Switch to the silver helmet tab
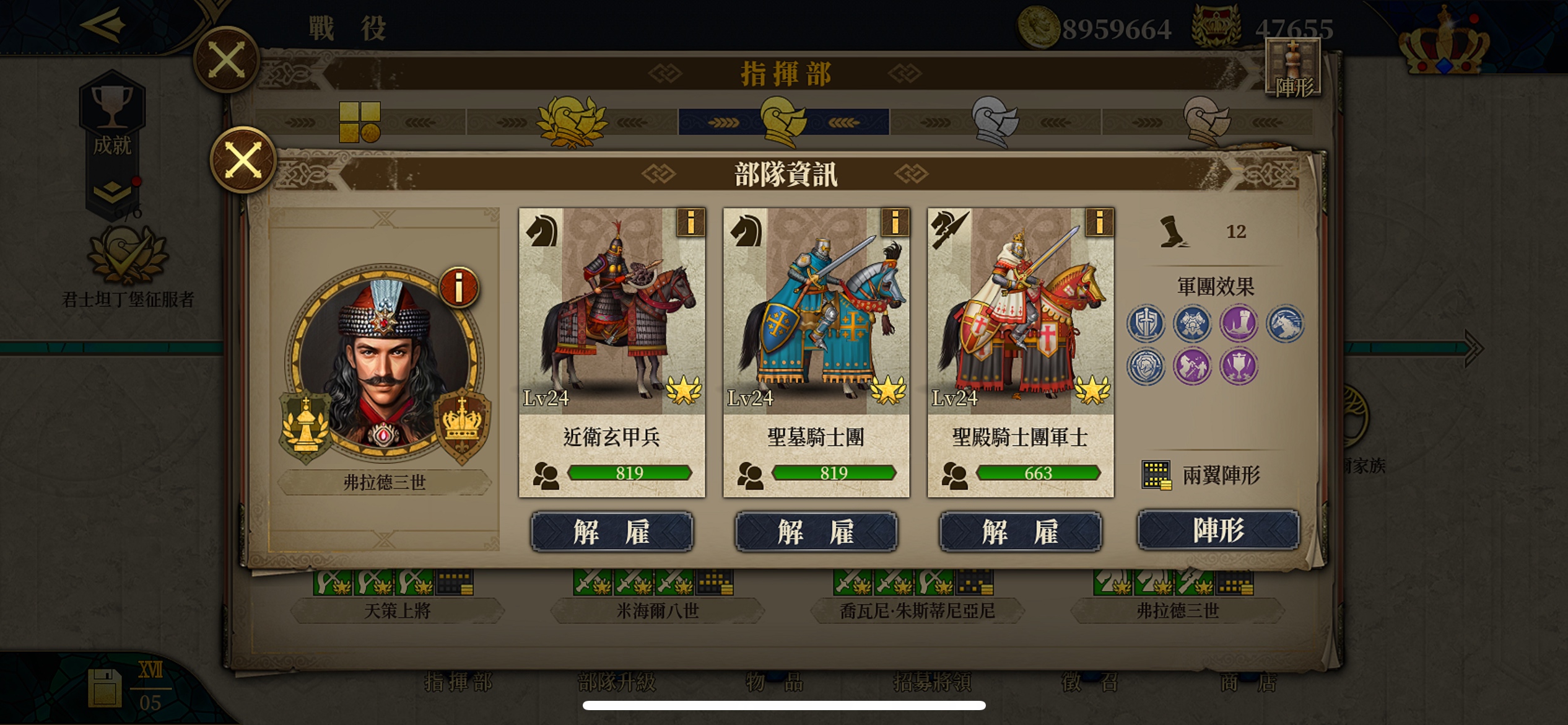Screen dimensions: 1568x725 [x=995, y=121]
